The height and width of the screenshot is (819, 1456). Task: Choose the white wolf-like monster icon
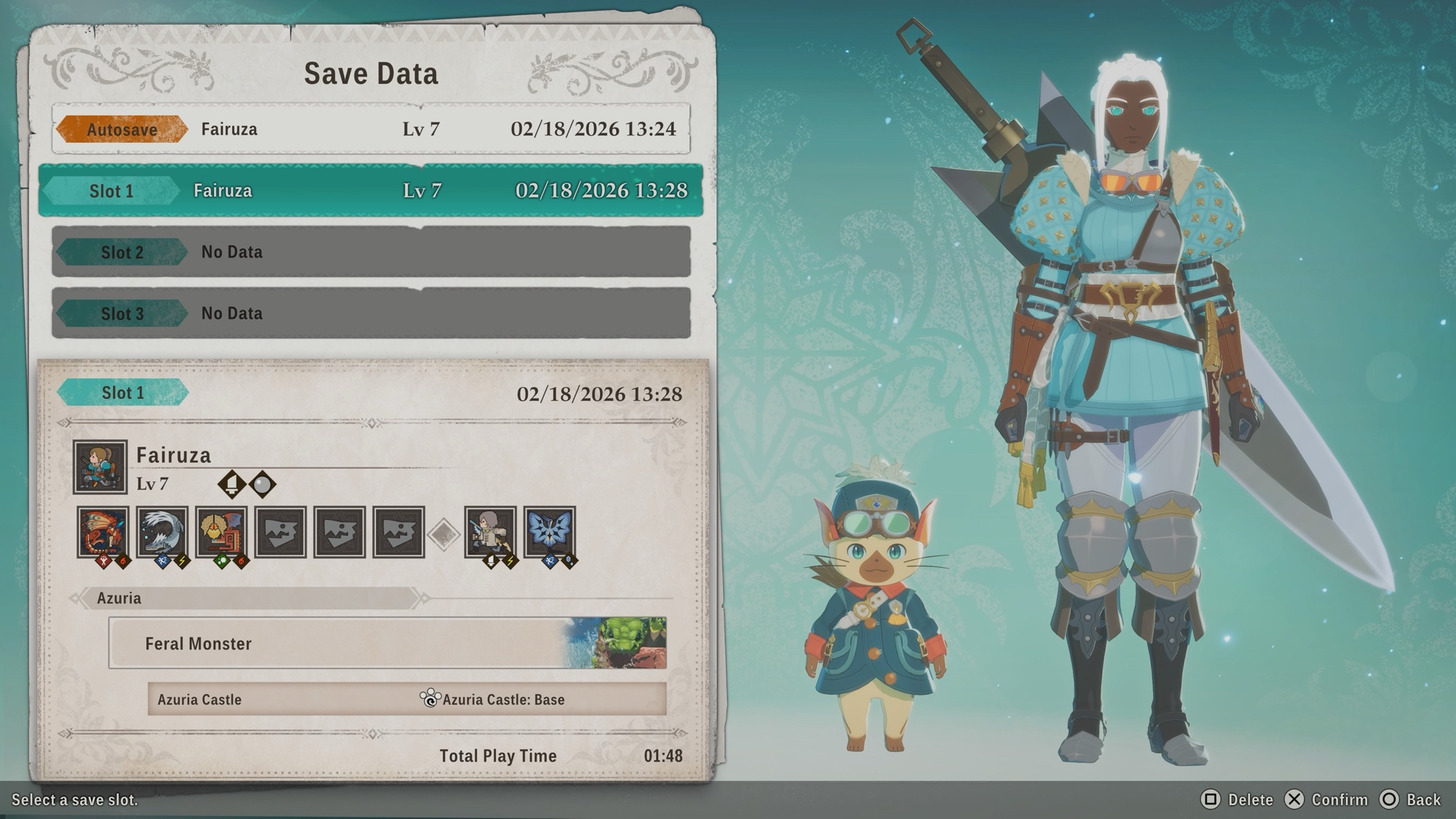[x=162, y=532]
